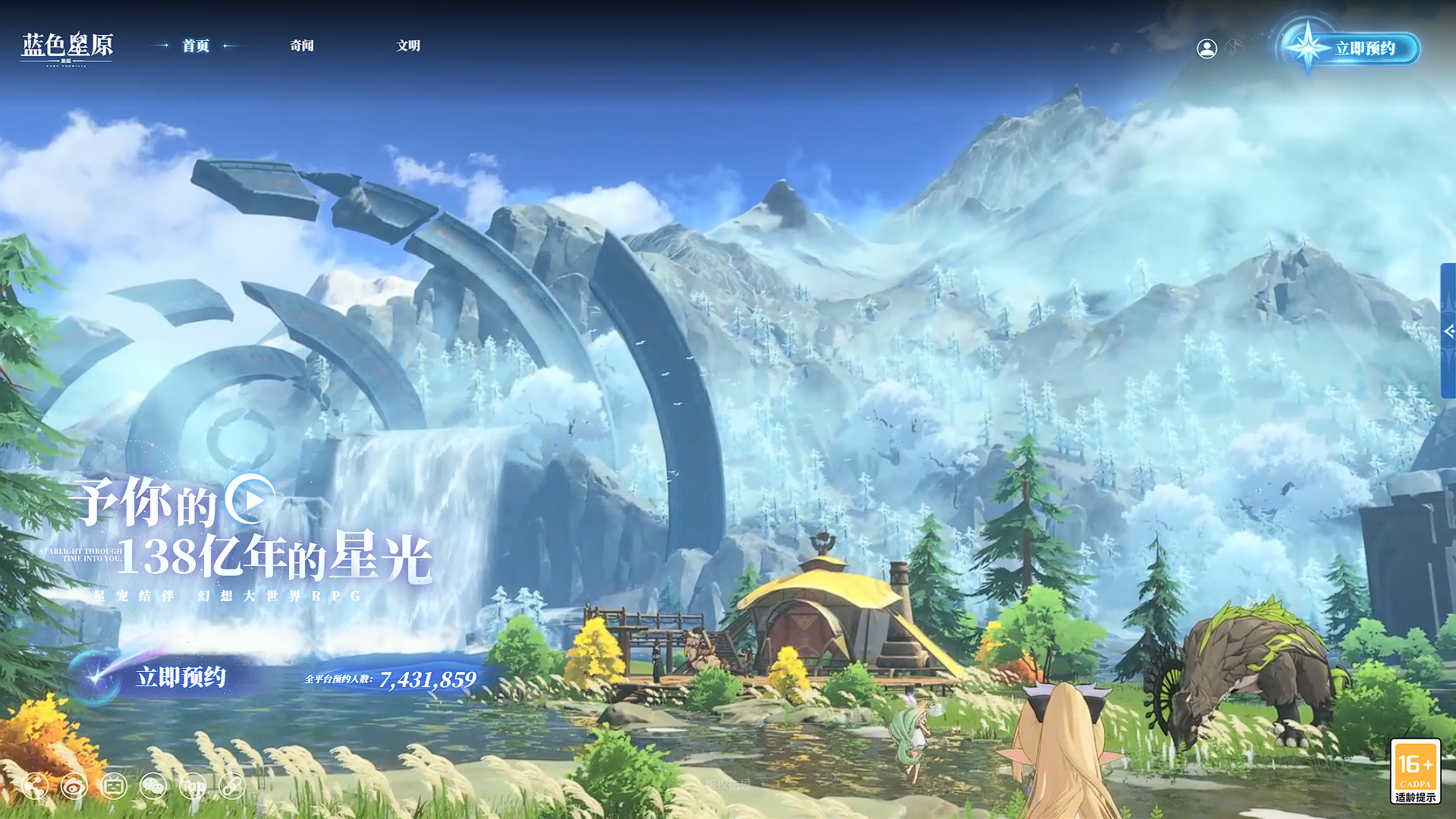Show the WeChat chat bubbles icon
1456x819 pixels.
tap(153, 786)
